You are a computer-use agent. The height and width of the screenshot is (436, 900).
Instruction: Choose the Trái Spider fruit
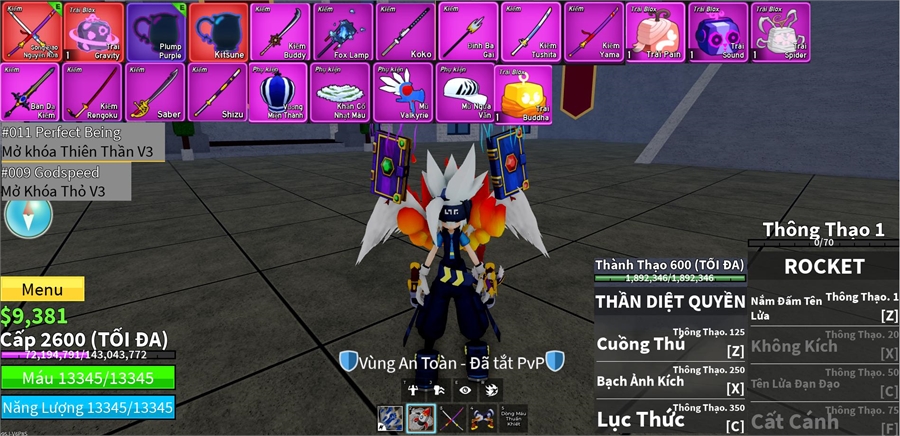(780, 31)
